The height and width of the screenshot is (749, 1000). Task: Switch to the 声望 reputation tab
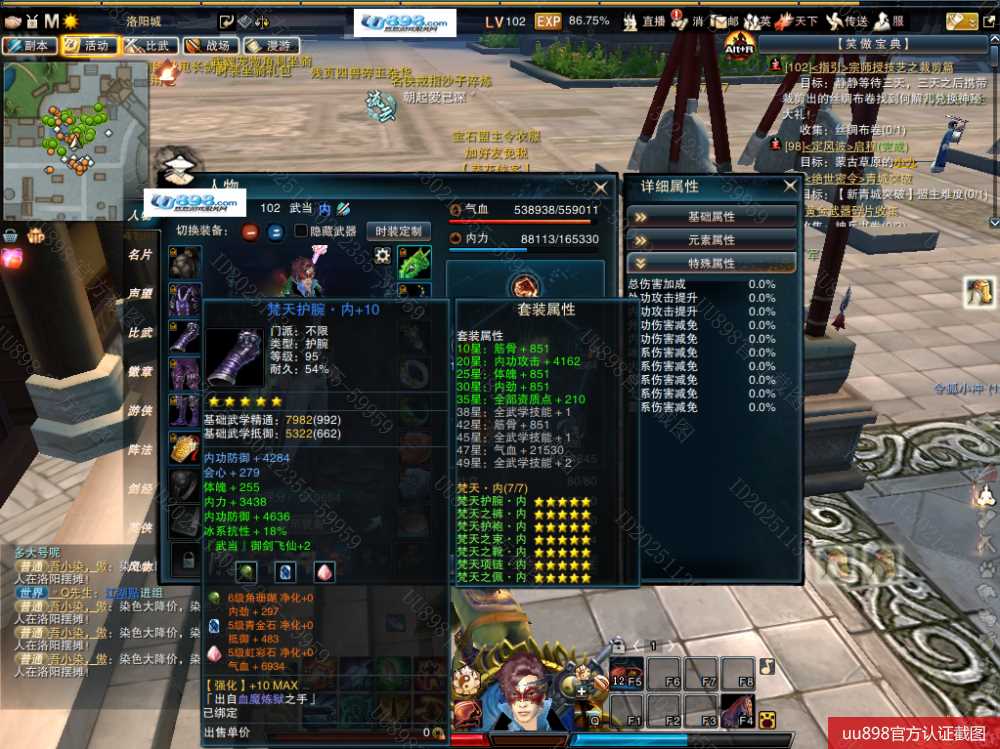coord(140,294)
